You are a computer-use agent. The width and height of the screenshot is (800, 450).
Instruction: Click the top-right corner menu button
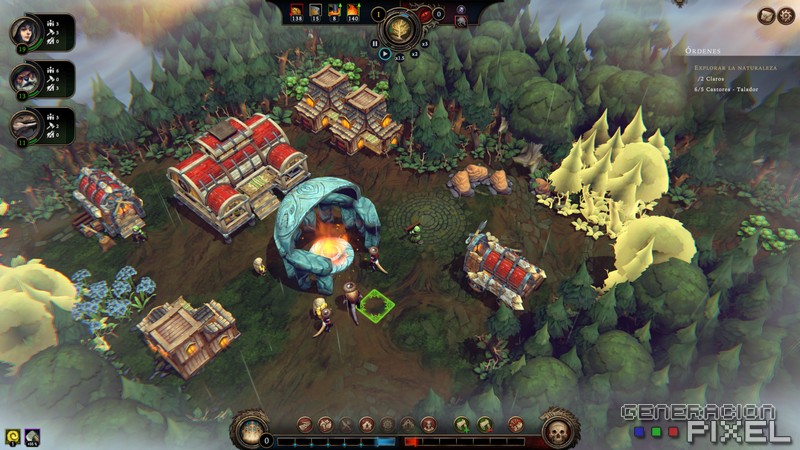pos(788,15)
